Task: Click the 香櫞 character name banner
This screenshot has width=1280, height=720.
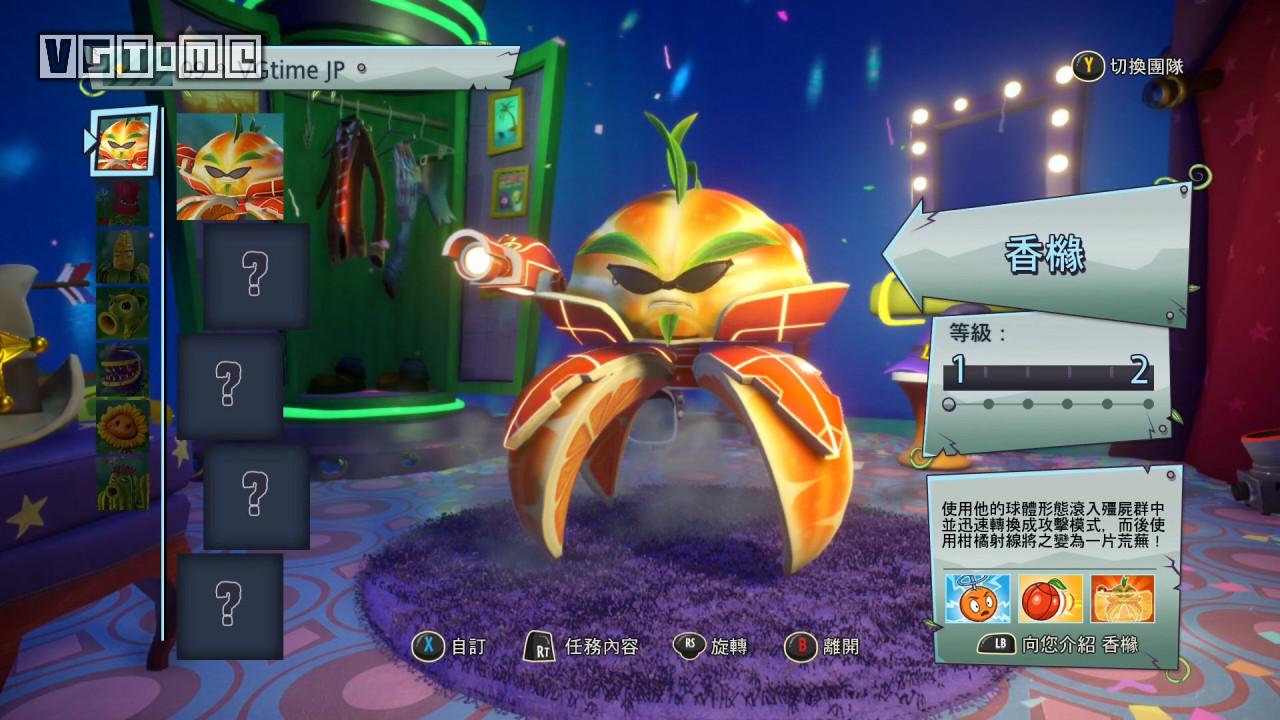Action: tap(1045, 255)
